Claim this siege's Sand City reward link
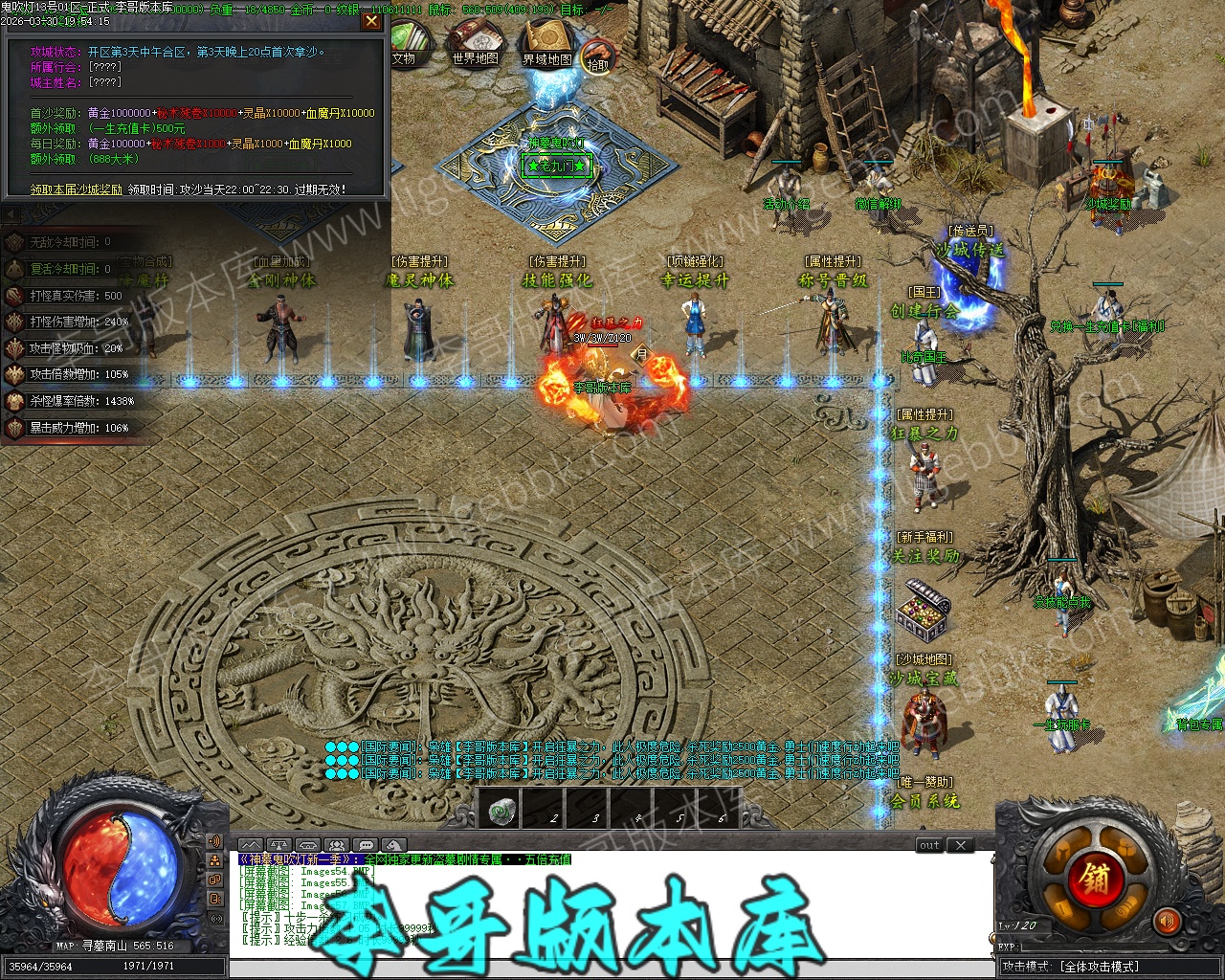This screenshot has width=1225, height=980. pos(77,189)
